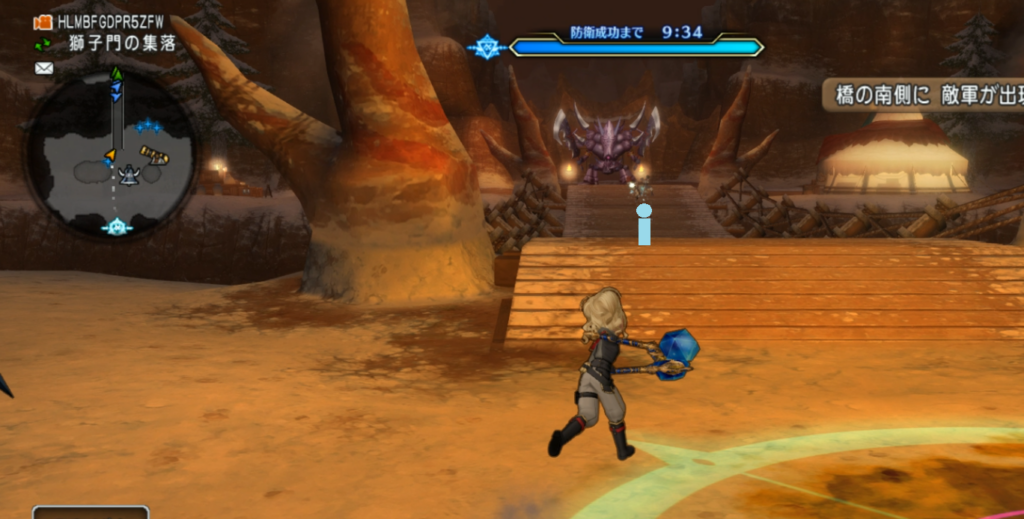Select the green swirl icon by the location name

(x=43, y=44)
